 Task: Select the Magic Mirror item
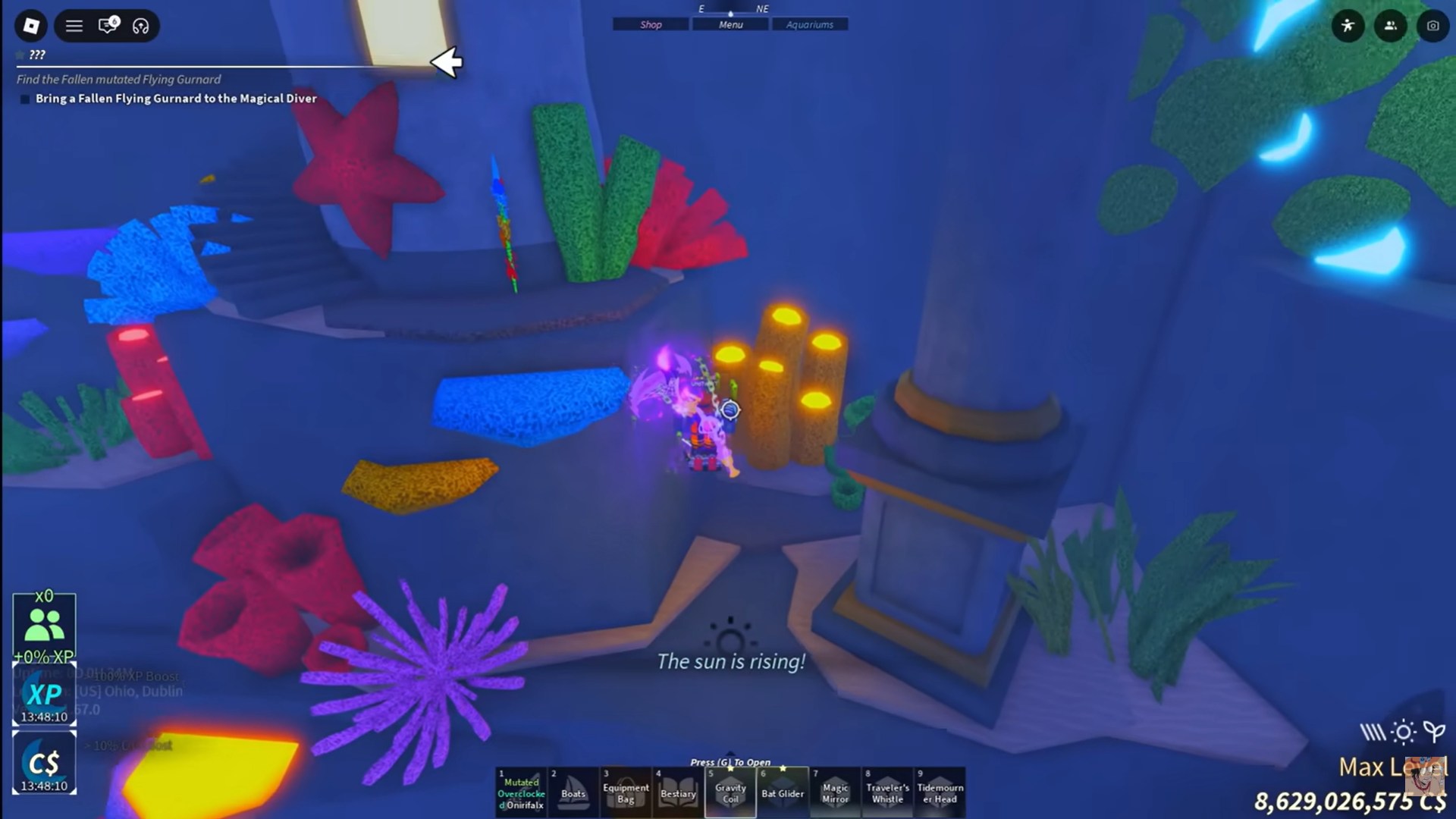(x=835, y=791)
